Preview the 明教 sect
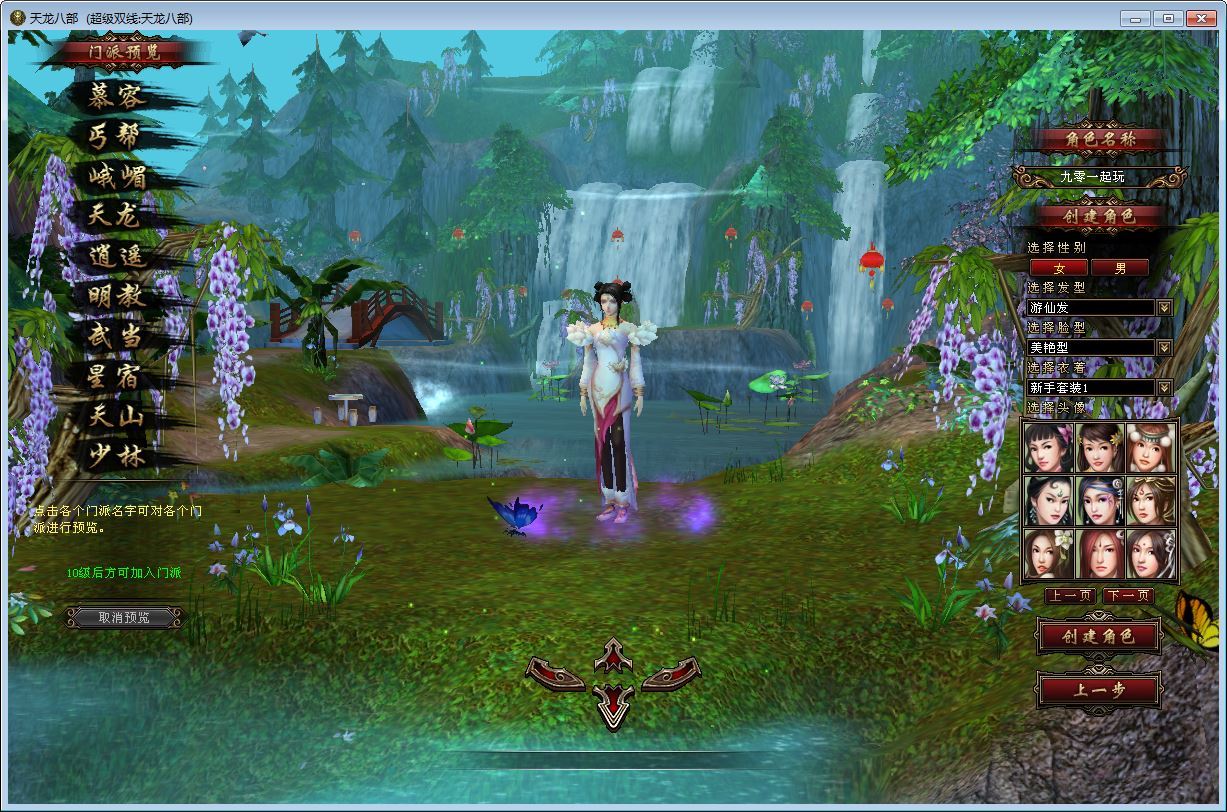Image resolution: width=1227 pixels, height=812 pixels. (117, 297)
